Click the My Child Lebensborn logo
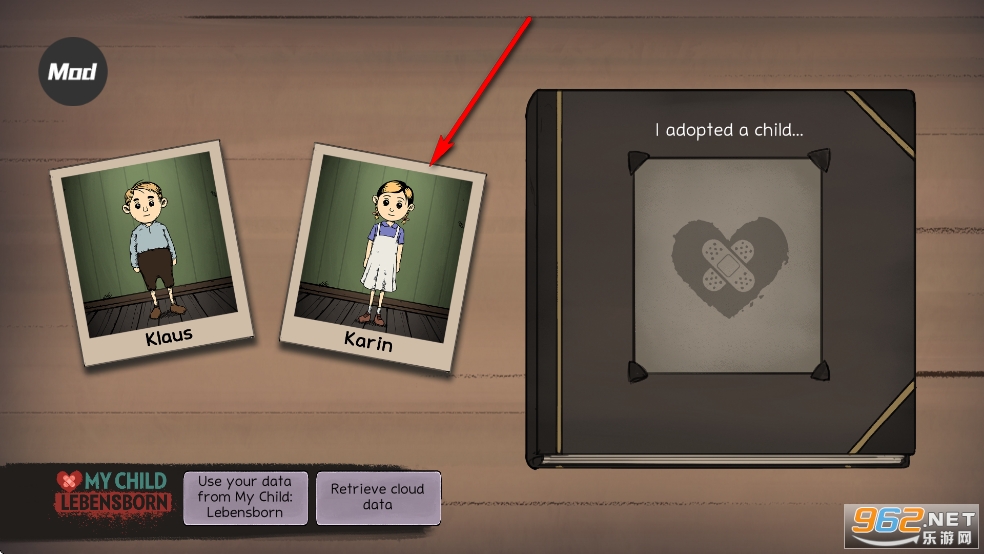 tap(113, 494)
